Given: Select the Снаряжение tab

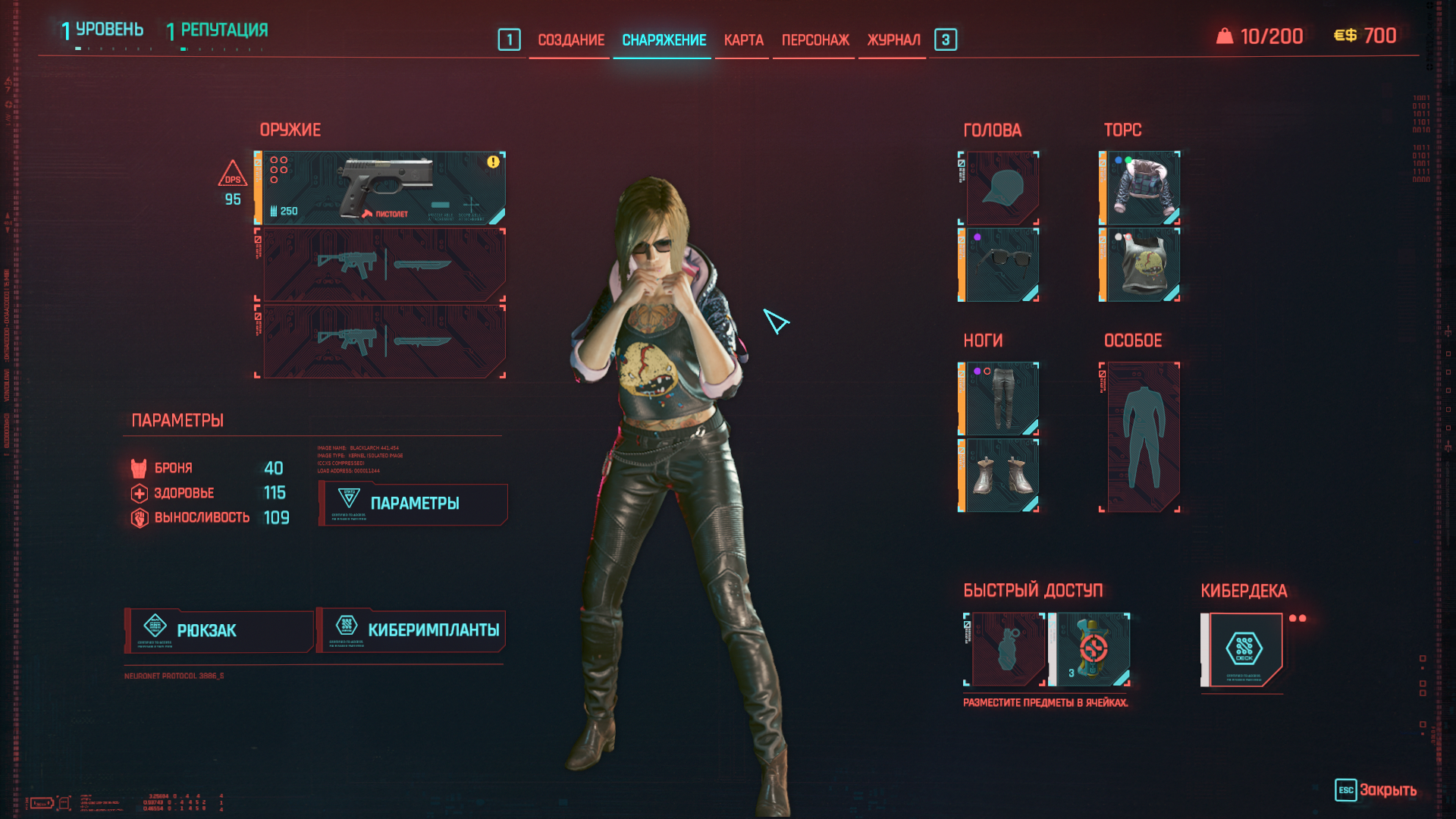Looking at the screenshot, I should [664, 40].
